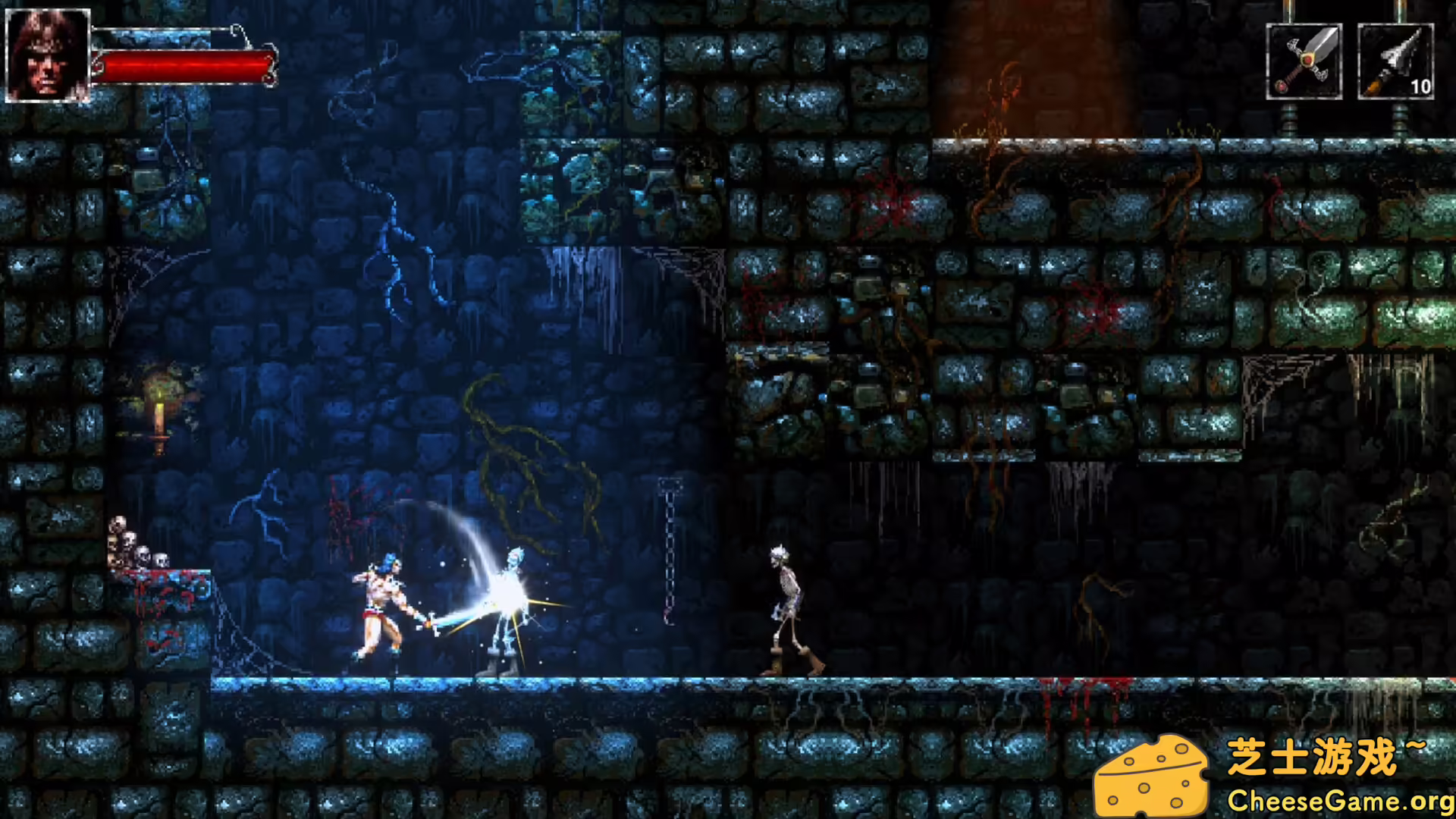Select the sword weapon slot
1456x819 pixels.
(1304, 61)
